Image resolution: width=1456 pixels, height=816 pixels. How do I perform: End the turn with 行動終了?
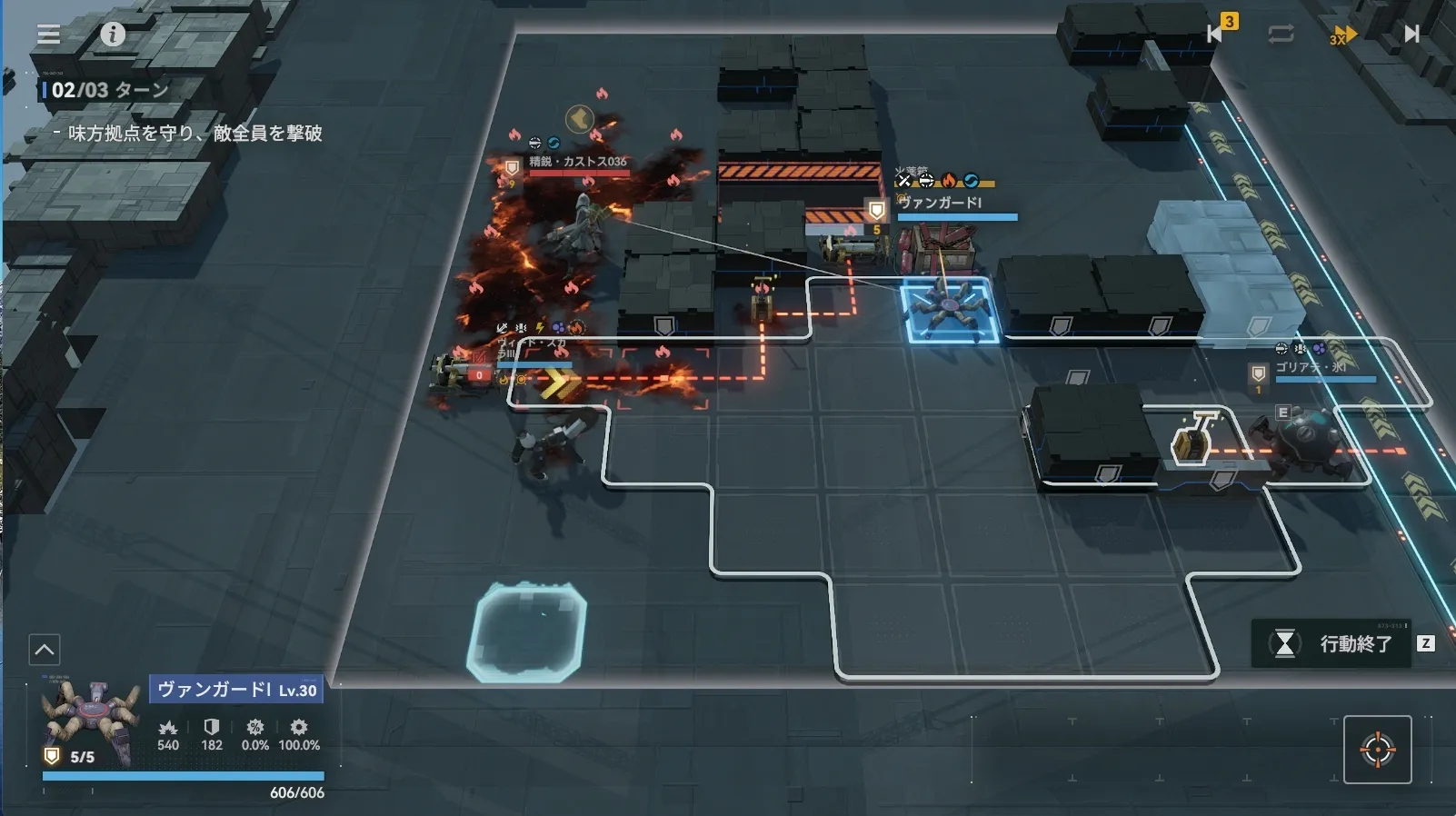click(x=1332, y=644)
